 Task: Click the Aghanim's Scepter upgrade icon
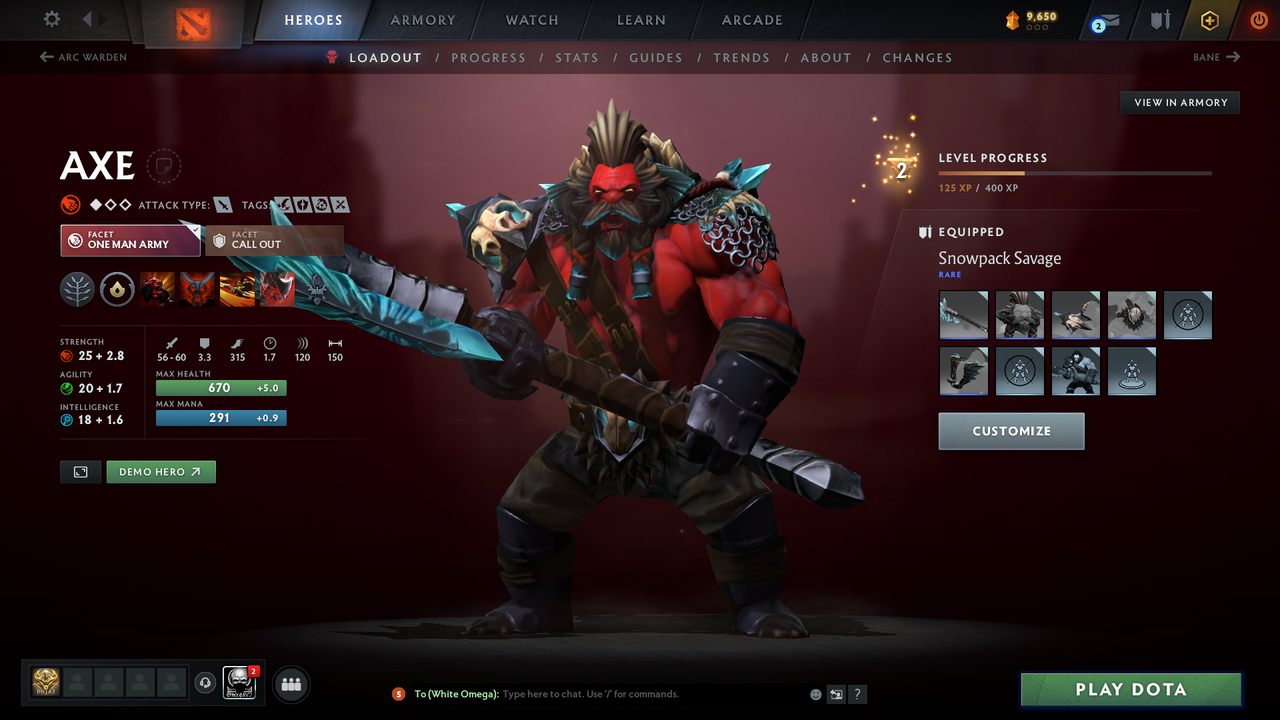[x=117, y=289]
